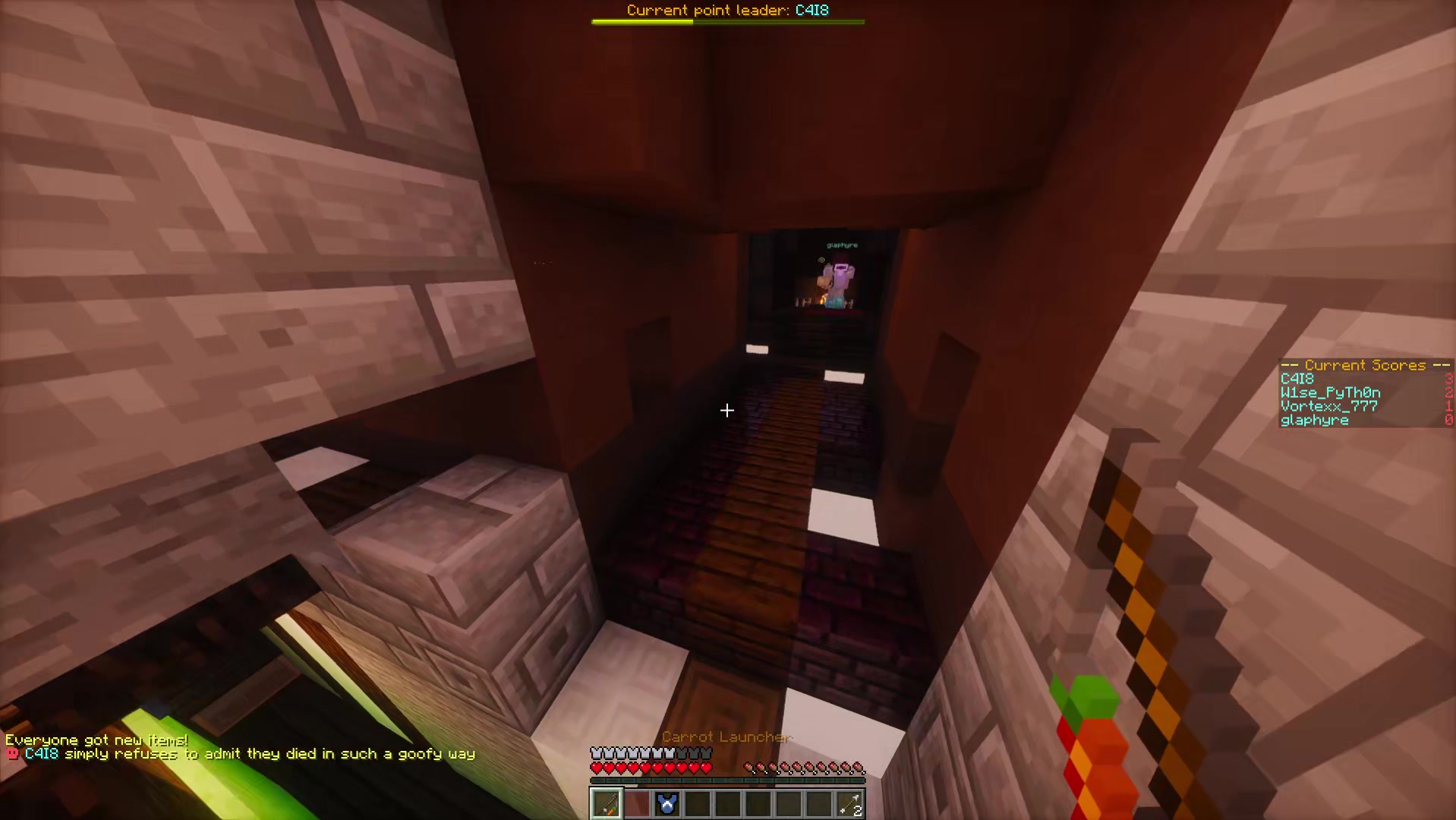Click the 'Current point leader: C4I8' title

[x=726, y=10]
